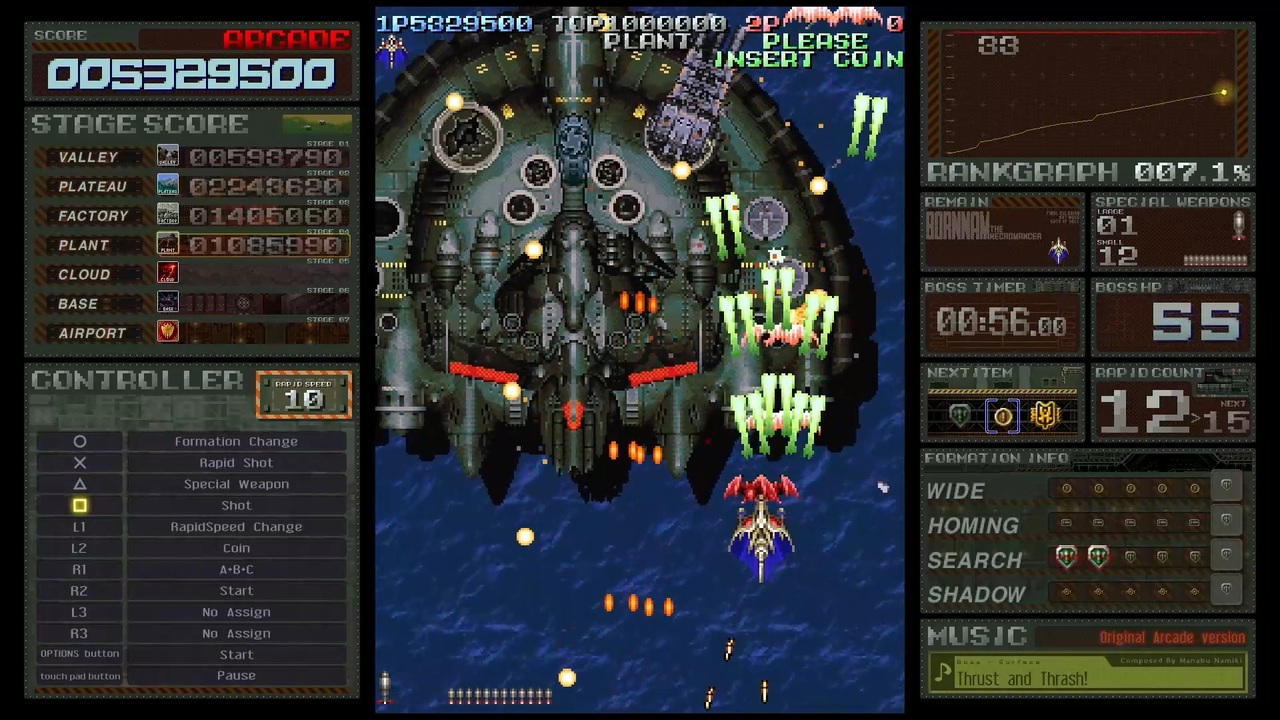This screenshot has height=720, width=1280.
Task: Select the BASE stage row
Action: 192,303
